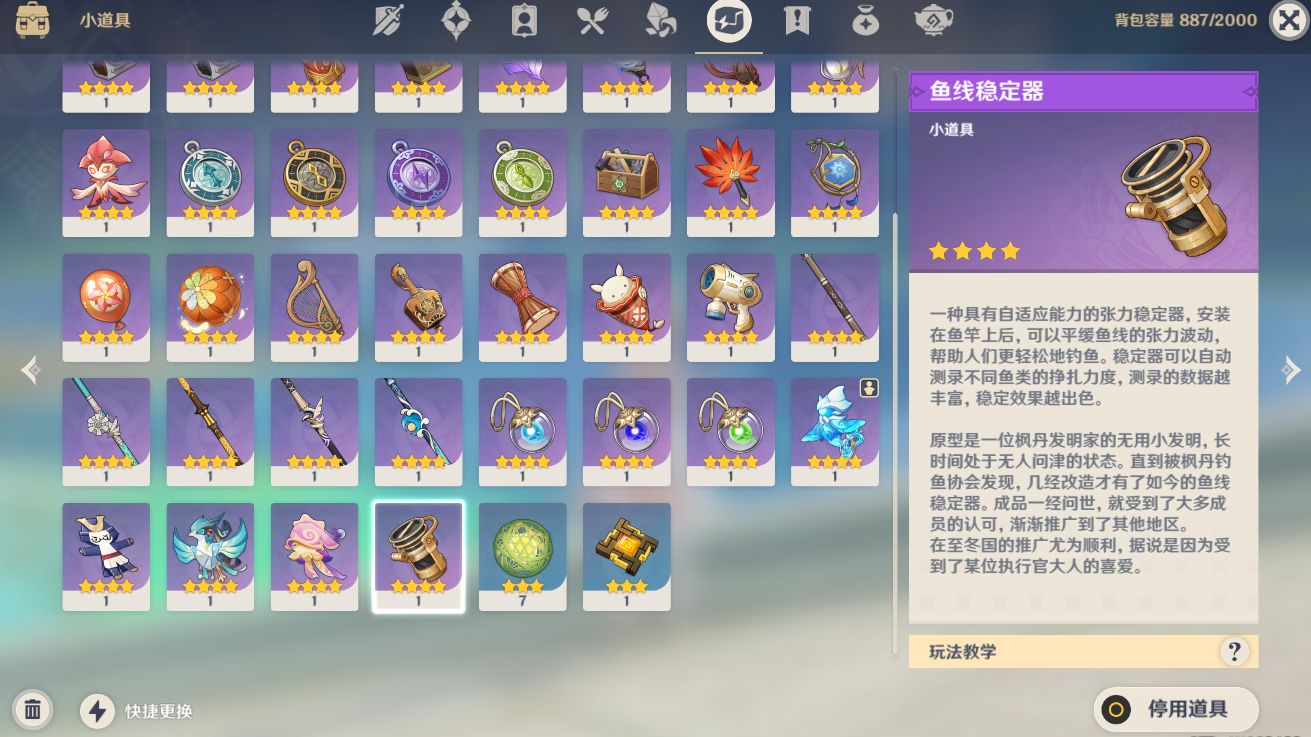The height and width of the screenshot is (737, 1311).
Task: Select the active 小道具 gadget tab
Action: [x=729, y=22]
